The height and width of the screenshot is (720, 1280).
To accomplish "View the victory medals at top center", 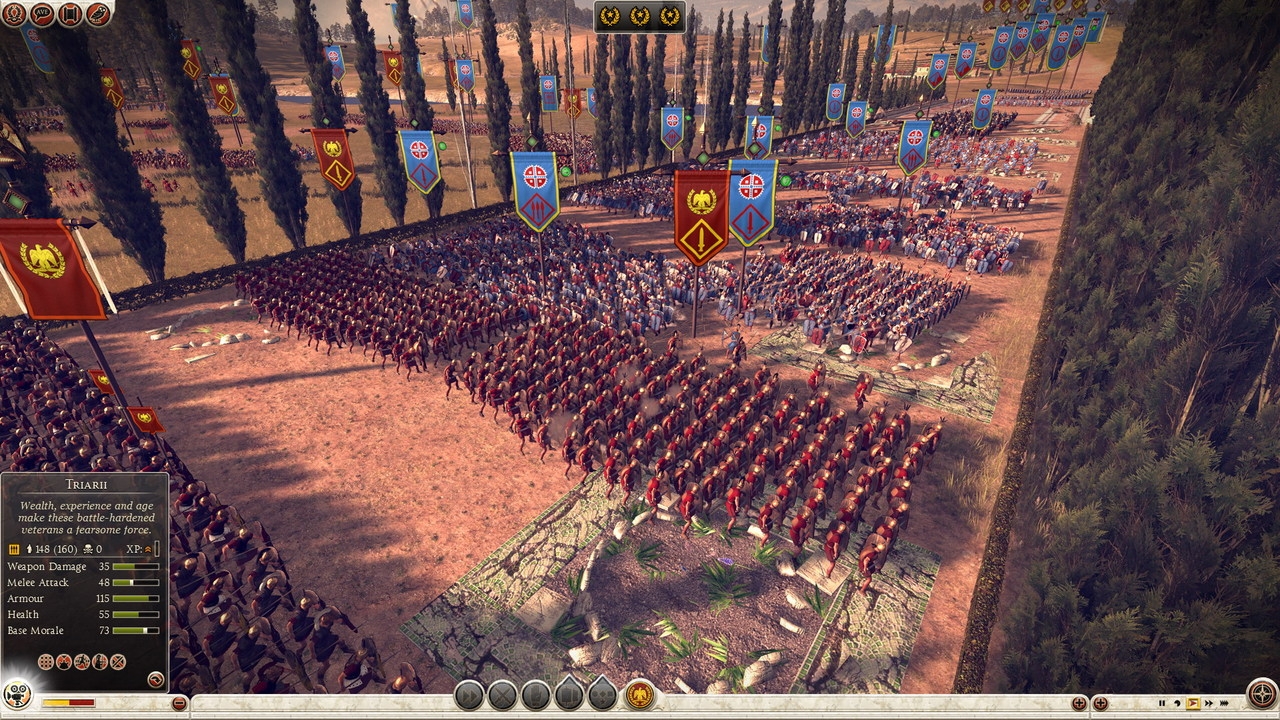I will 640,17.
